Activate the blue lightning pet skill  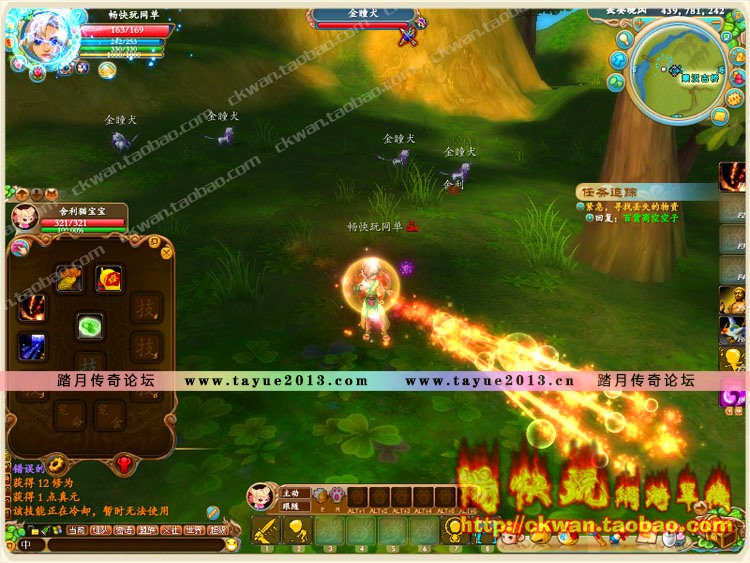click(32, 346)
